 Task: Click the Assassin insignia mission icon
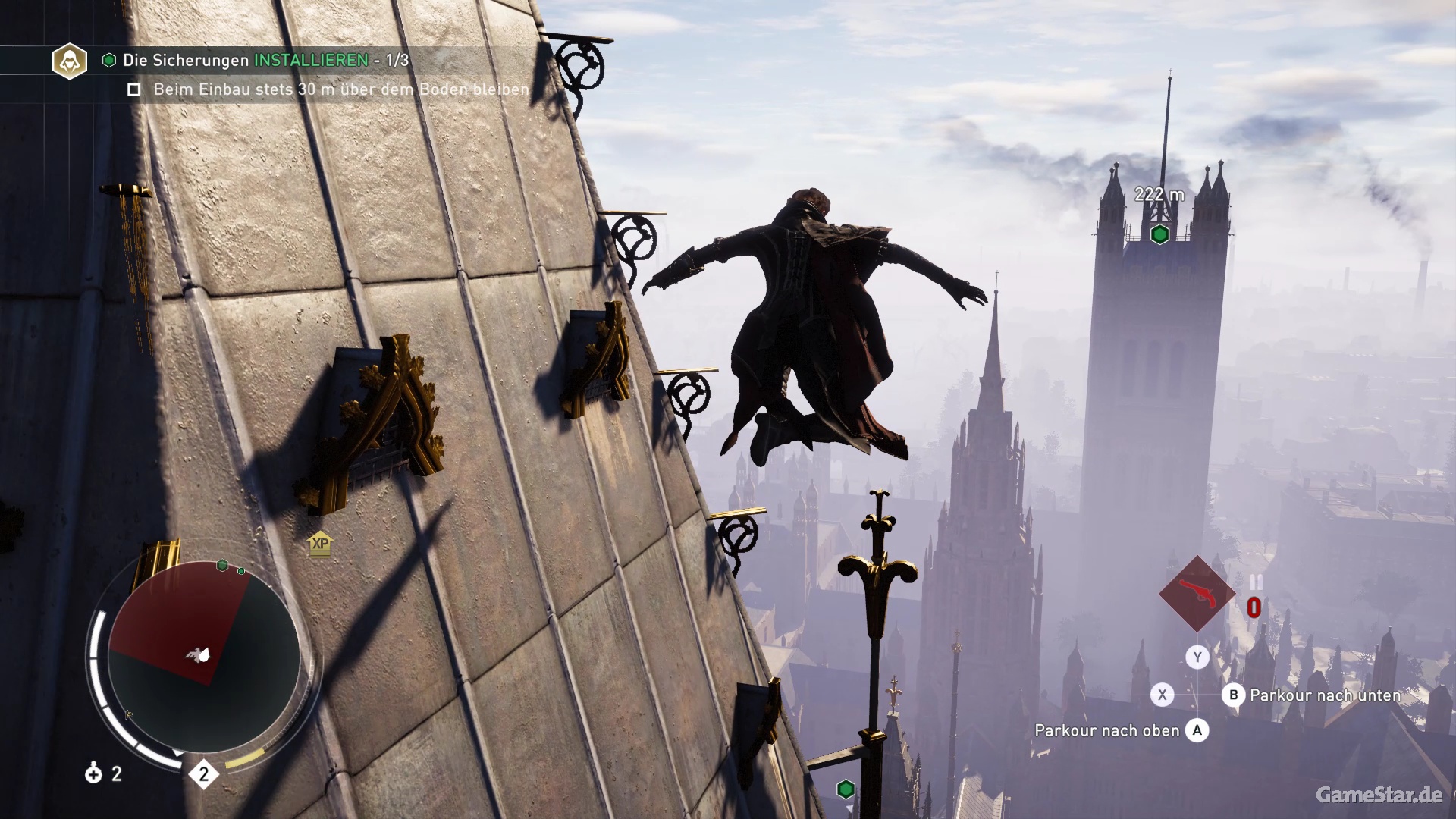69,61
